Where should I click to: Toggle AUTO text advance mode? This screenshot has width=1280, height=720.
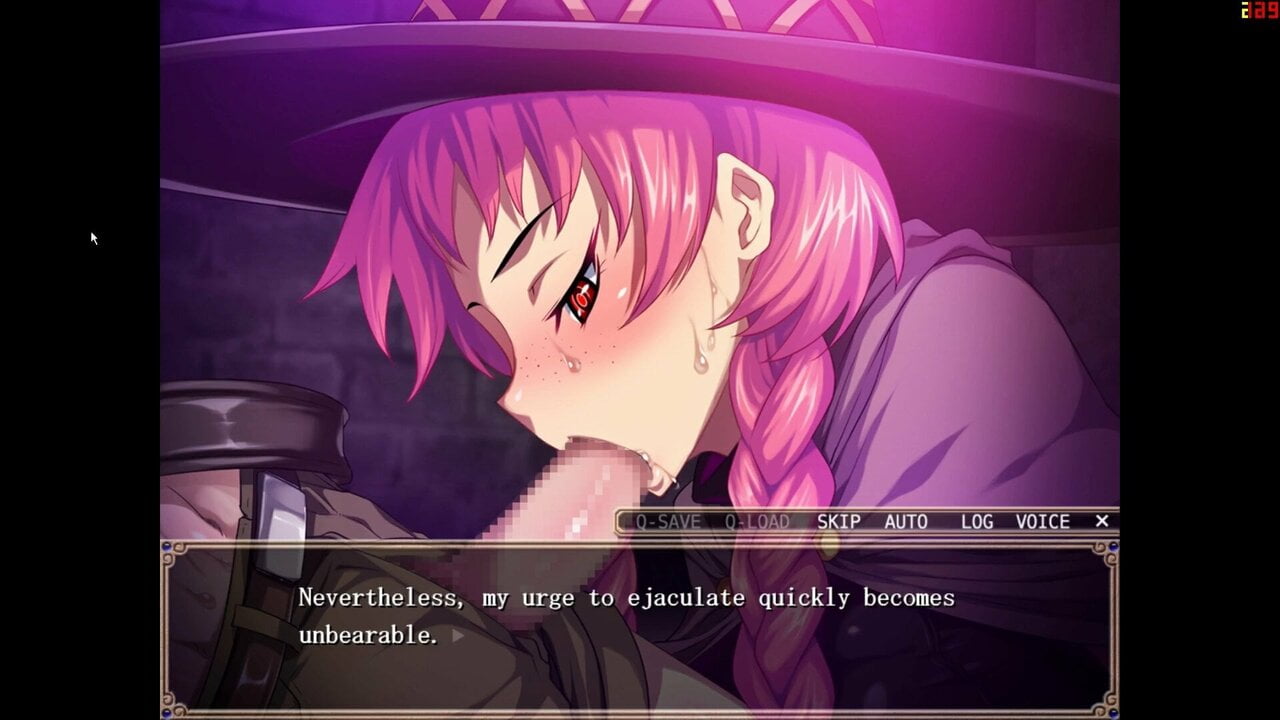tap(906, 522)
